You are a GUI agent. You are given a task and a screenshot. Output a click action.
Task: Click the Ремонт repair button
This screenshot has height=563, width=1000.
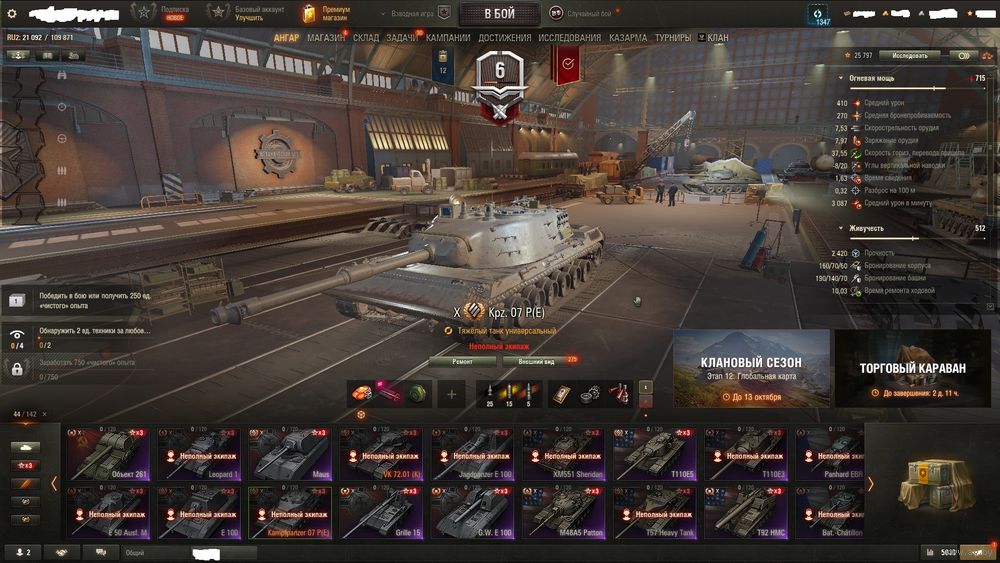(462, 361)
